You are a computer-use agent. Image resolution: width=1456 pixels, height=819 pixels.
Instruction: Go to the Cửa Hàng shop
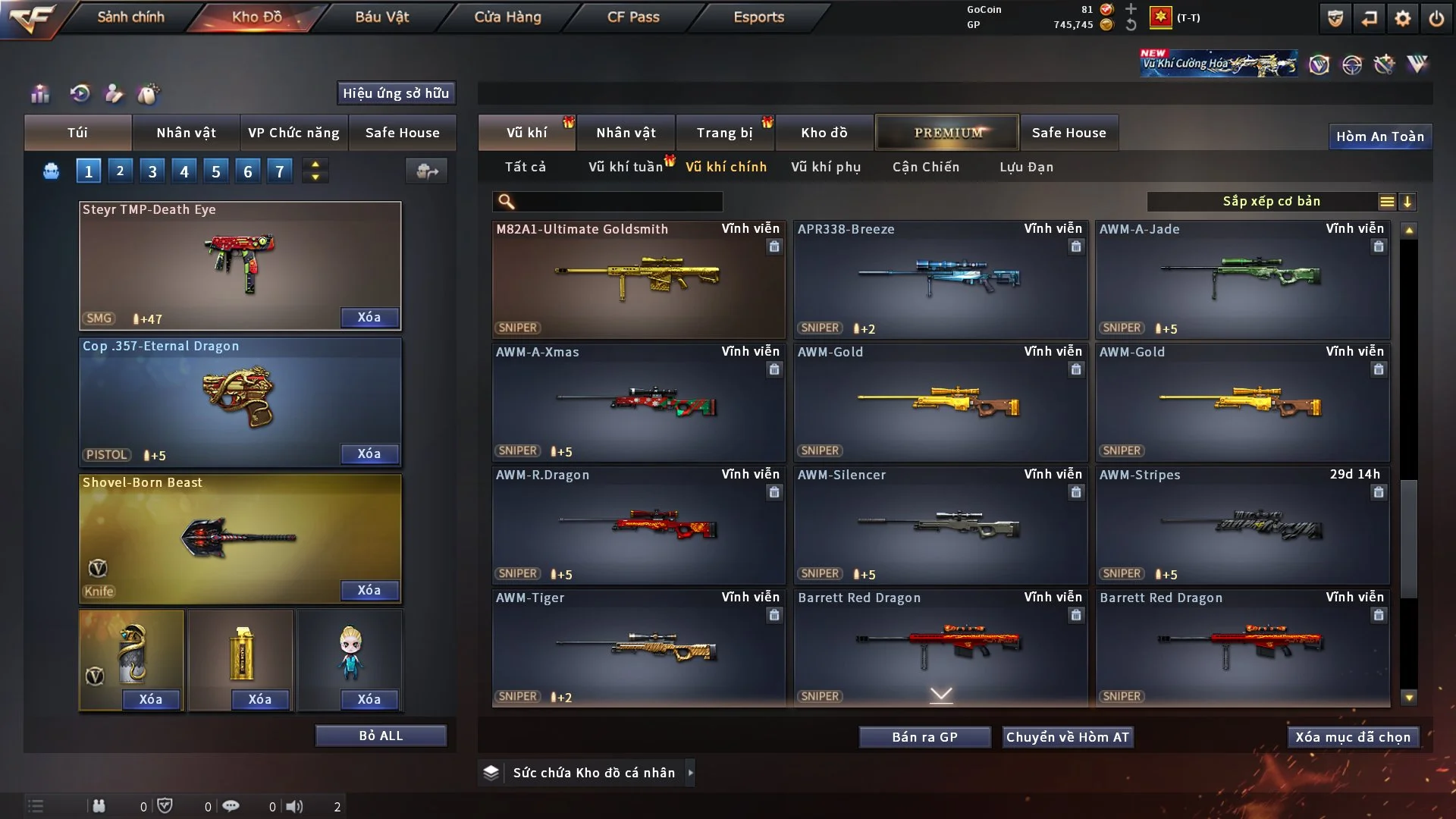507,17
